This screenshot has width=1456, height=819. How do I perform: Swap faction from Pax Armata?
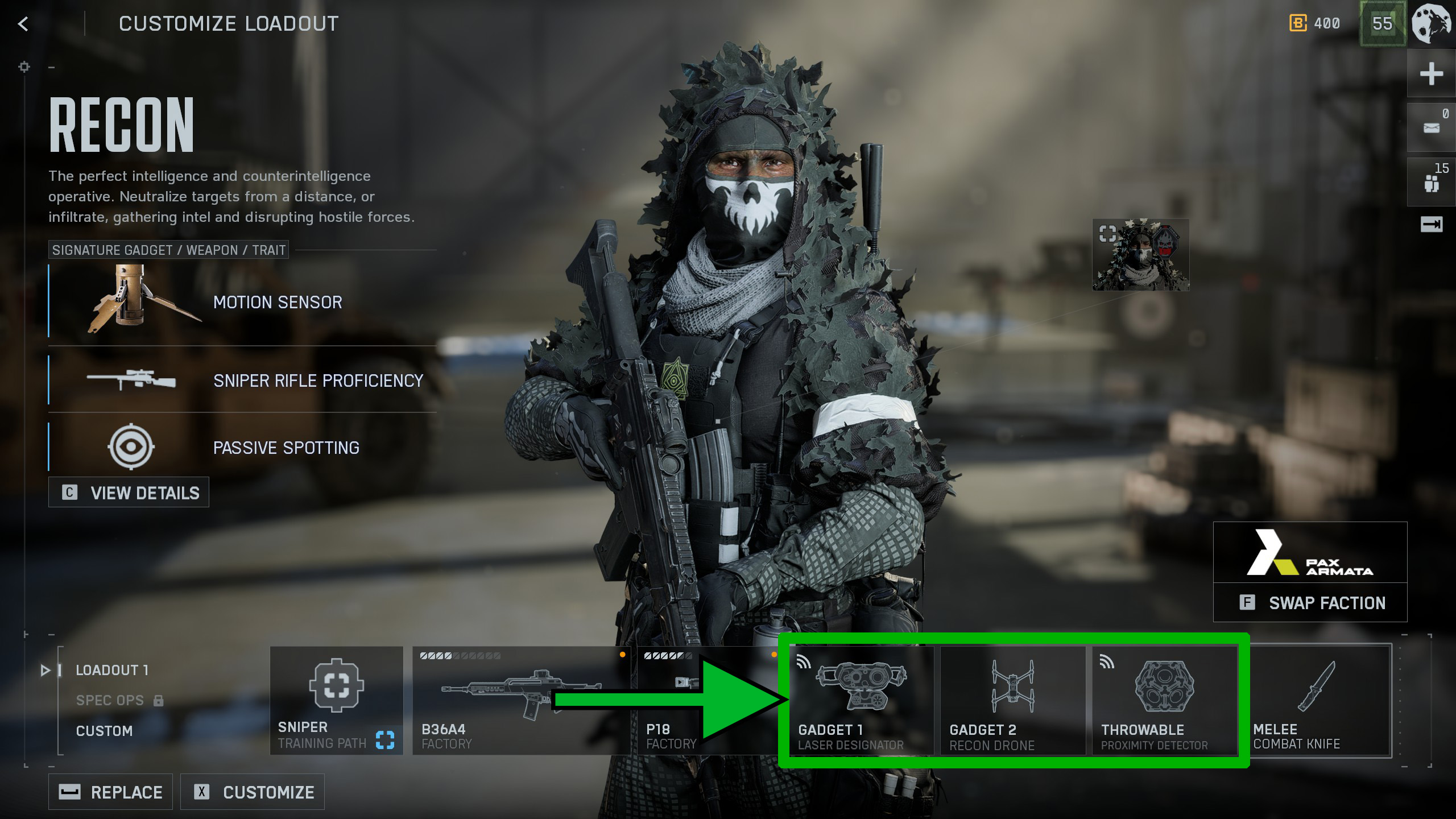click(x=1310, y=602)
